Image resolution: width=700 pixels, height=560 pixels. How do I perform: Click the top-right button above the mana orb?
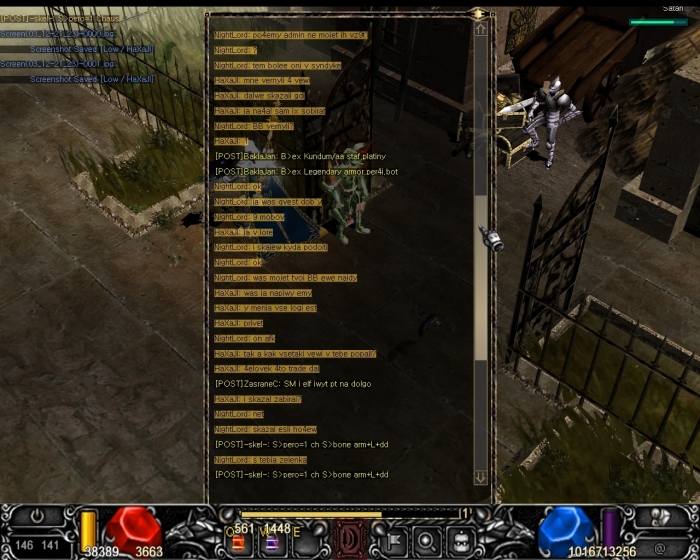(657, 517)
